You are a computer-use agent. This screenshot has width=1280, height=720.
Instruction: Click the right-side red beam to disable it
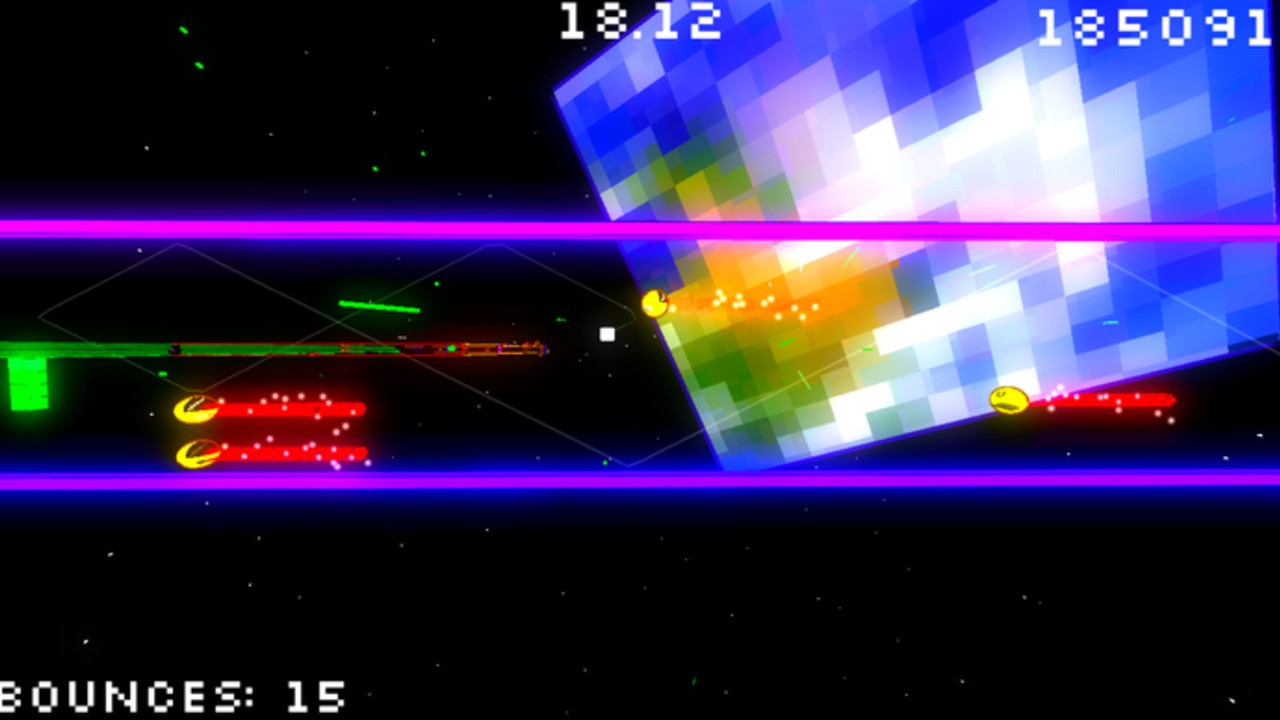(x=1110, y=399)
